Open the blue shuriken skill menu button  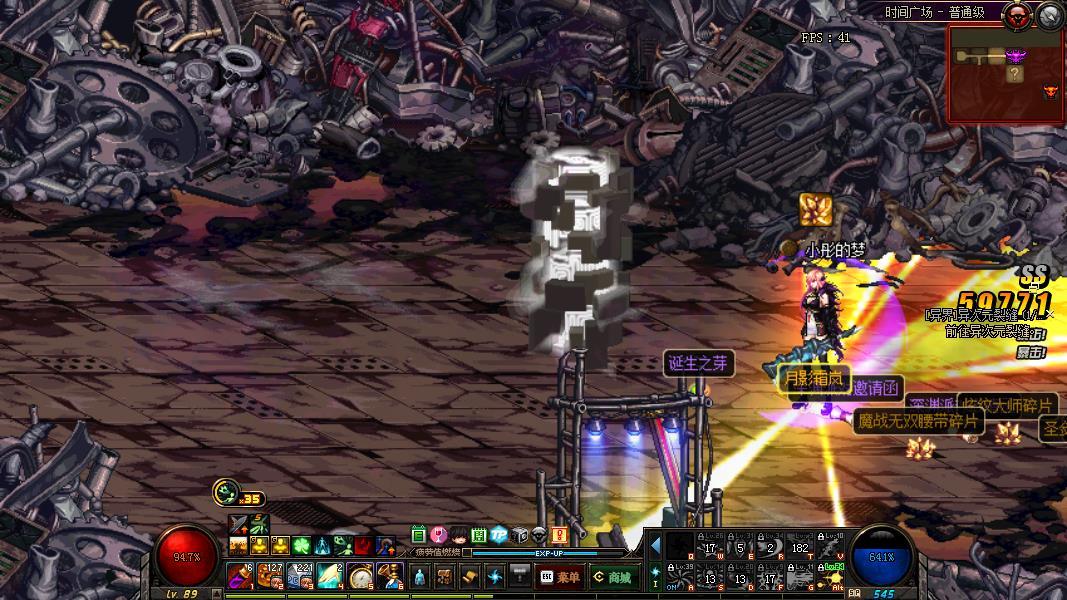(495, 576)
